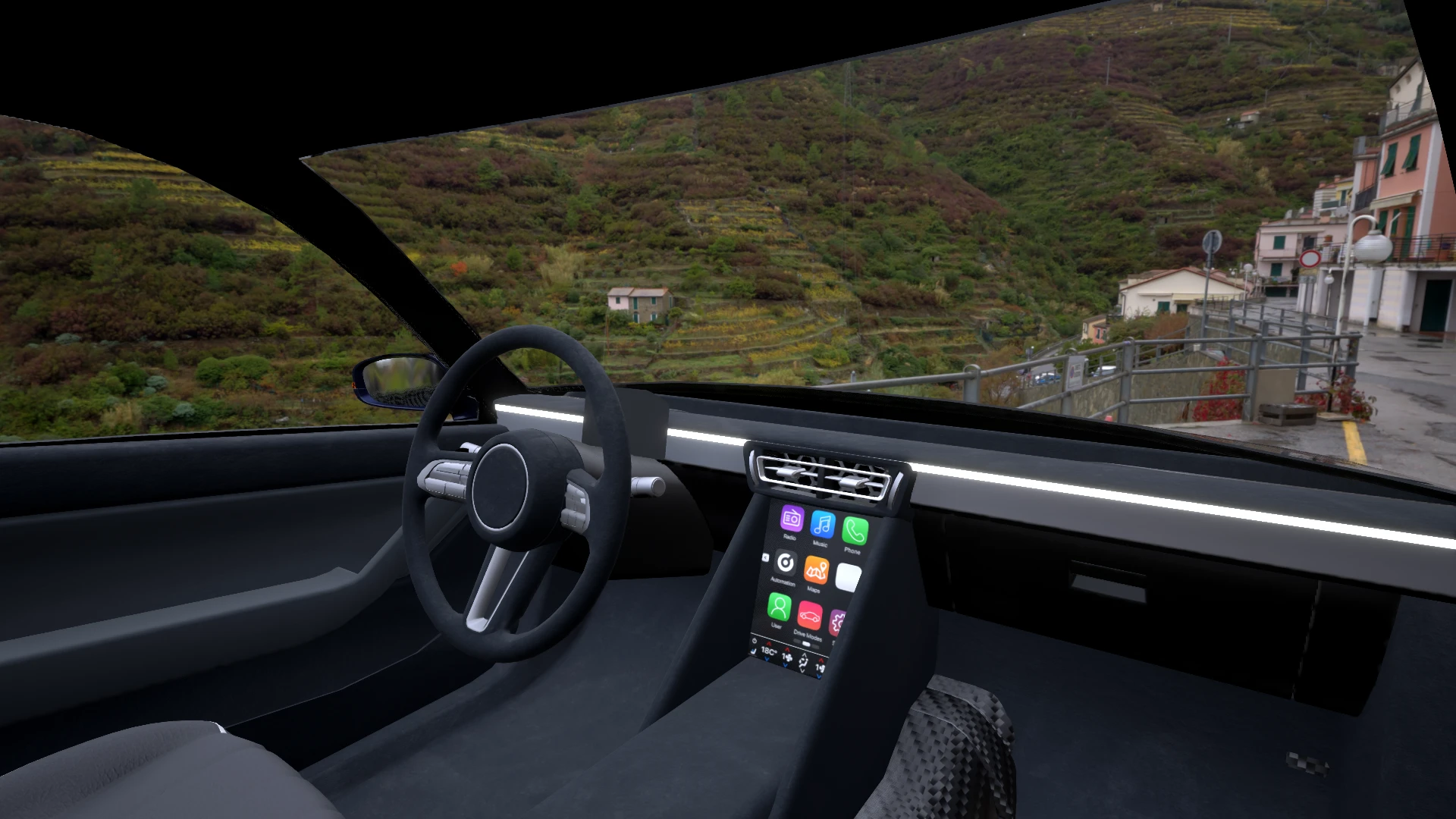The height and width of the screenshot is (819, 1456).
Task: Raise temperature with the red up arrow
Action: tap(769, 643)
